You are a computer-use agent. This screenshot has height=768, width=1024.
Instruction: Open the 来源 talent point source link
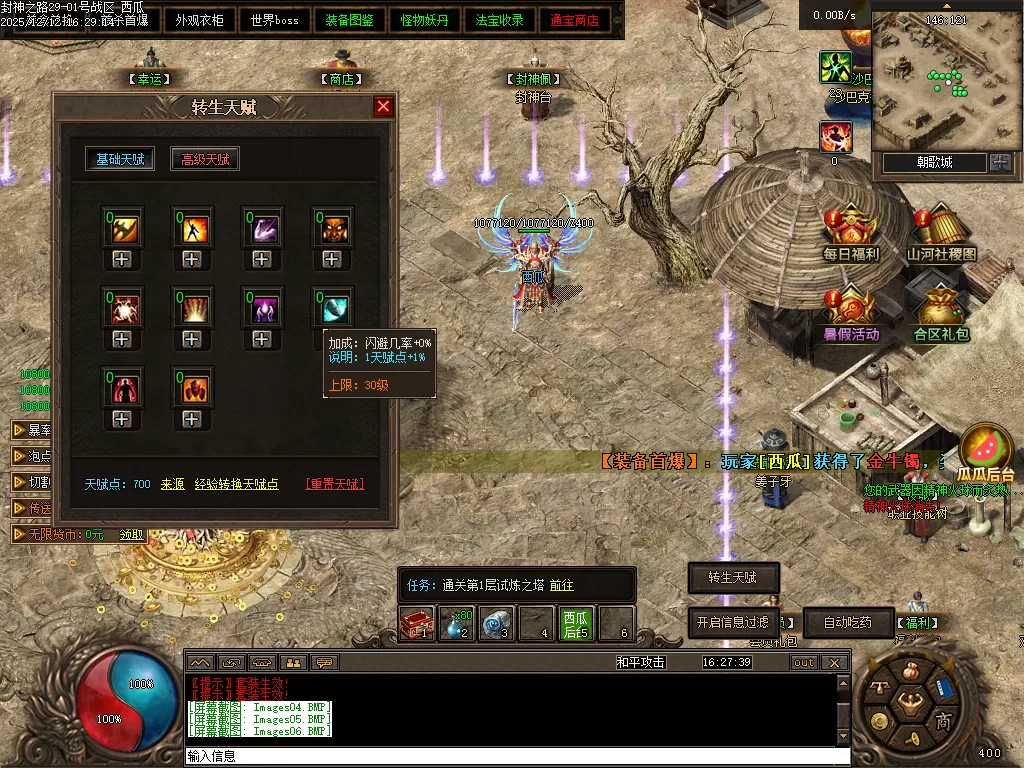173,484
